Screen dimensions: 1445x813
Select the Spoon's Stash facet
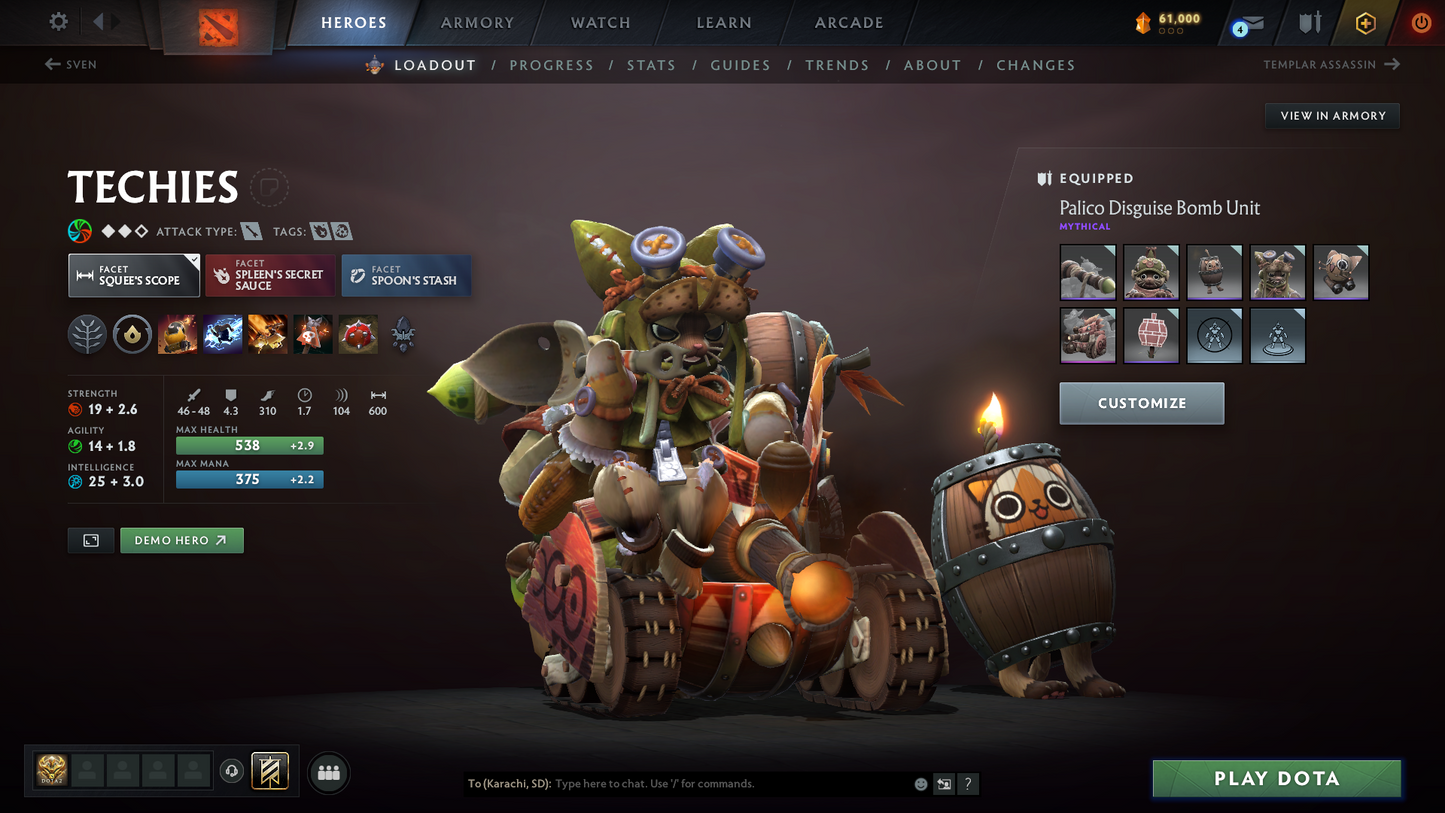[406, 275]
